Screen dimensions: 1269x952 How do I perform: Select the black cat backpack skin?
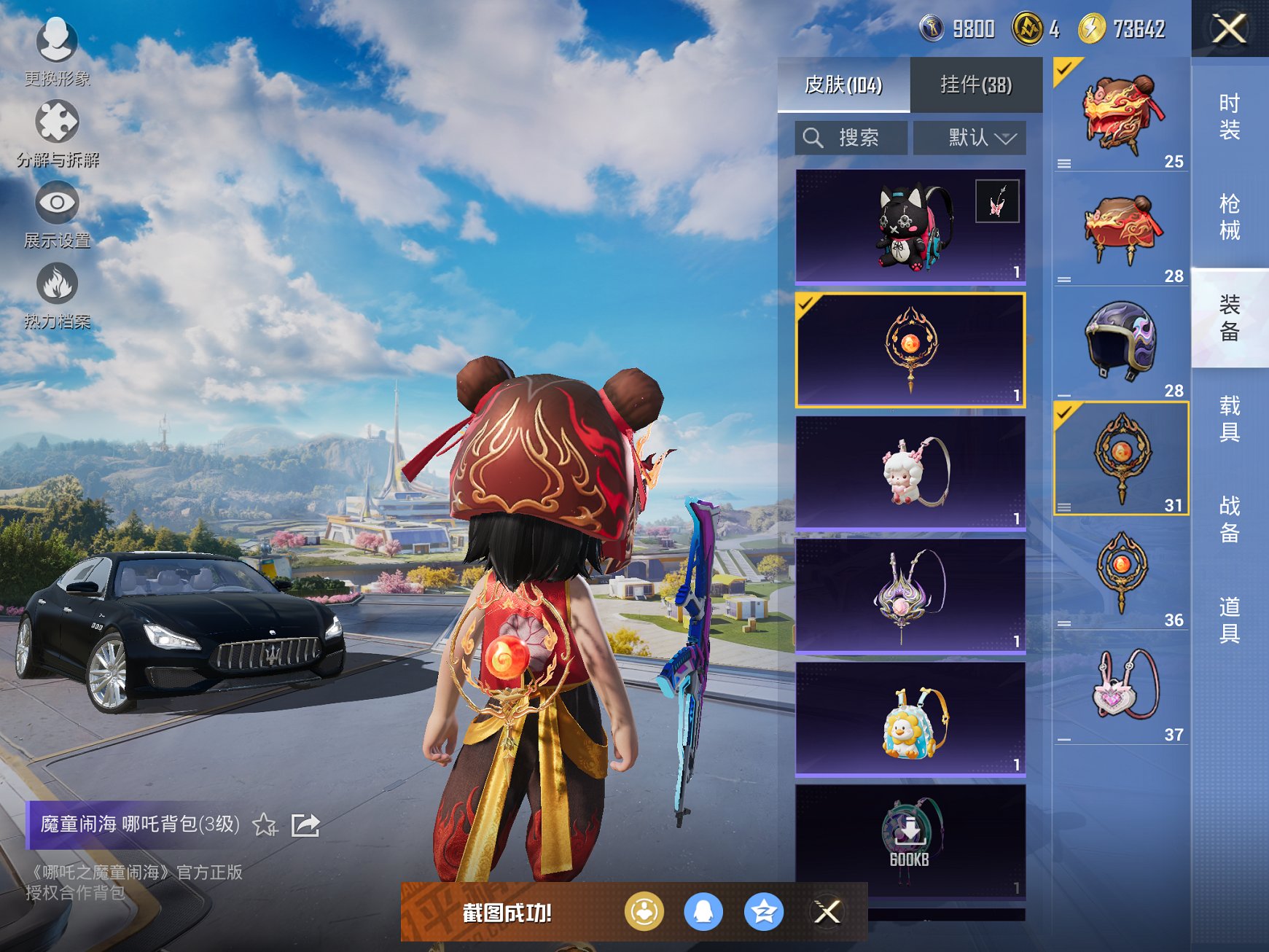pos(910,227)
